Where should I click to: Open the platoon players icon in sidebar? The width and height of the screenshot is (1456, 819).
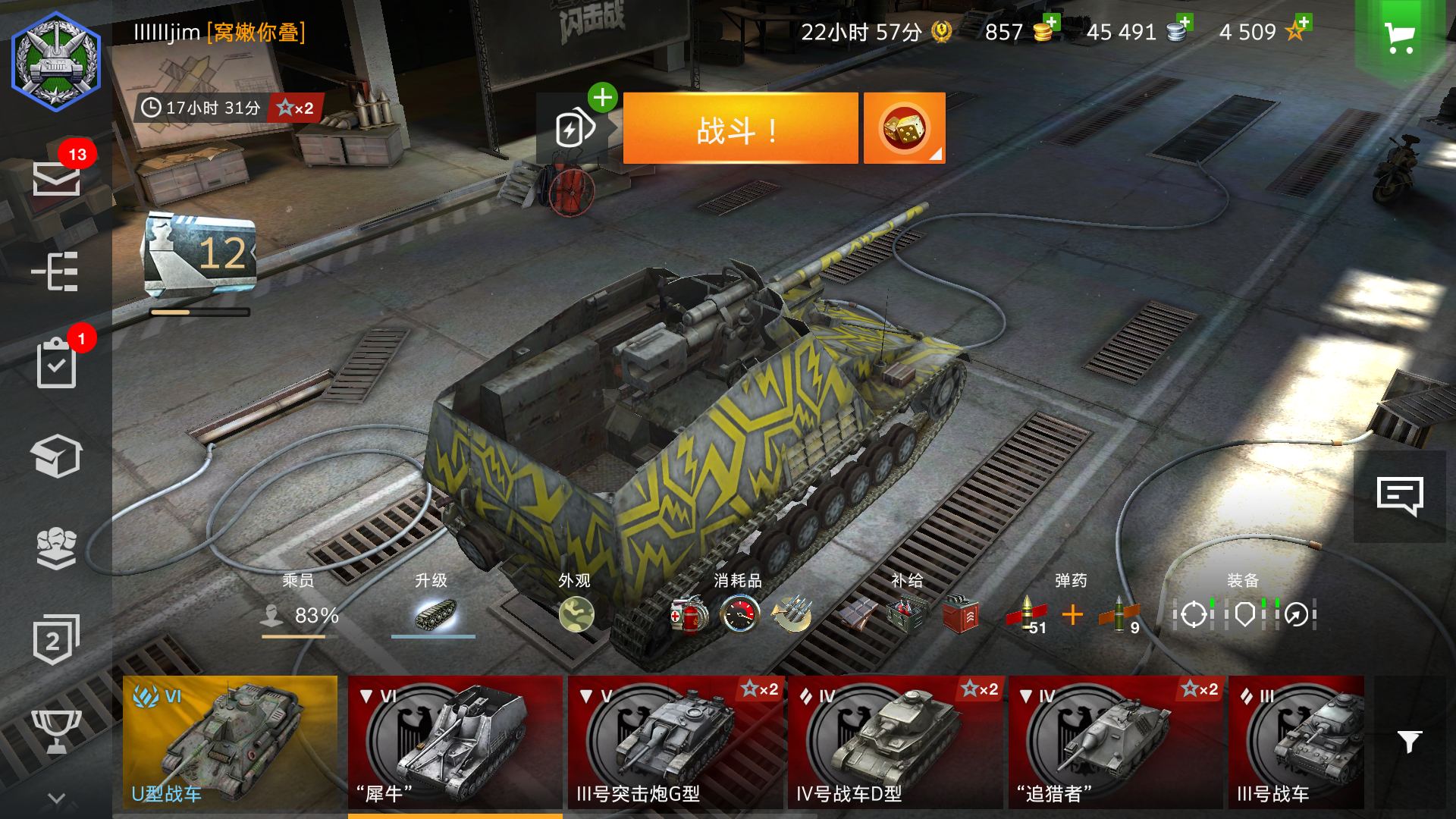click(57, 548)
